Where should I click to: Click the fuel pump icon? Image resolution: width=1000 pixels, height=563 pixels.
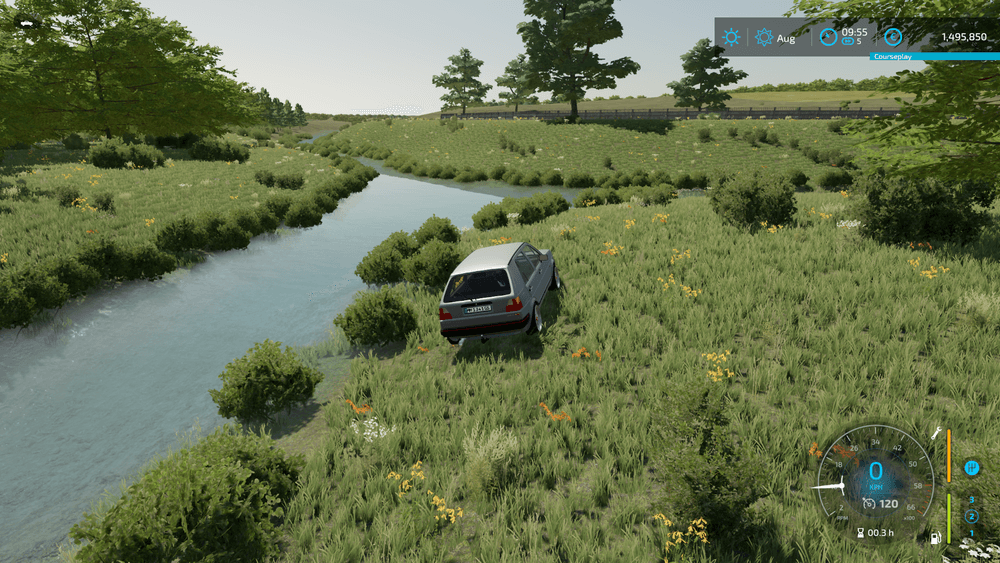click(x=936, y=538)
